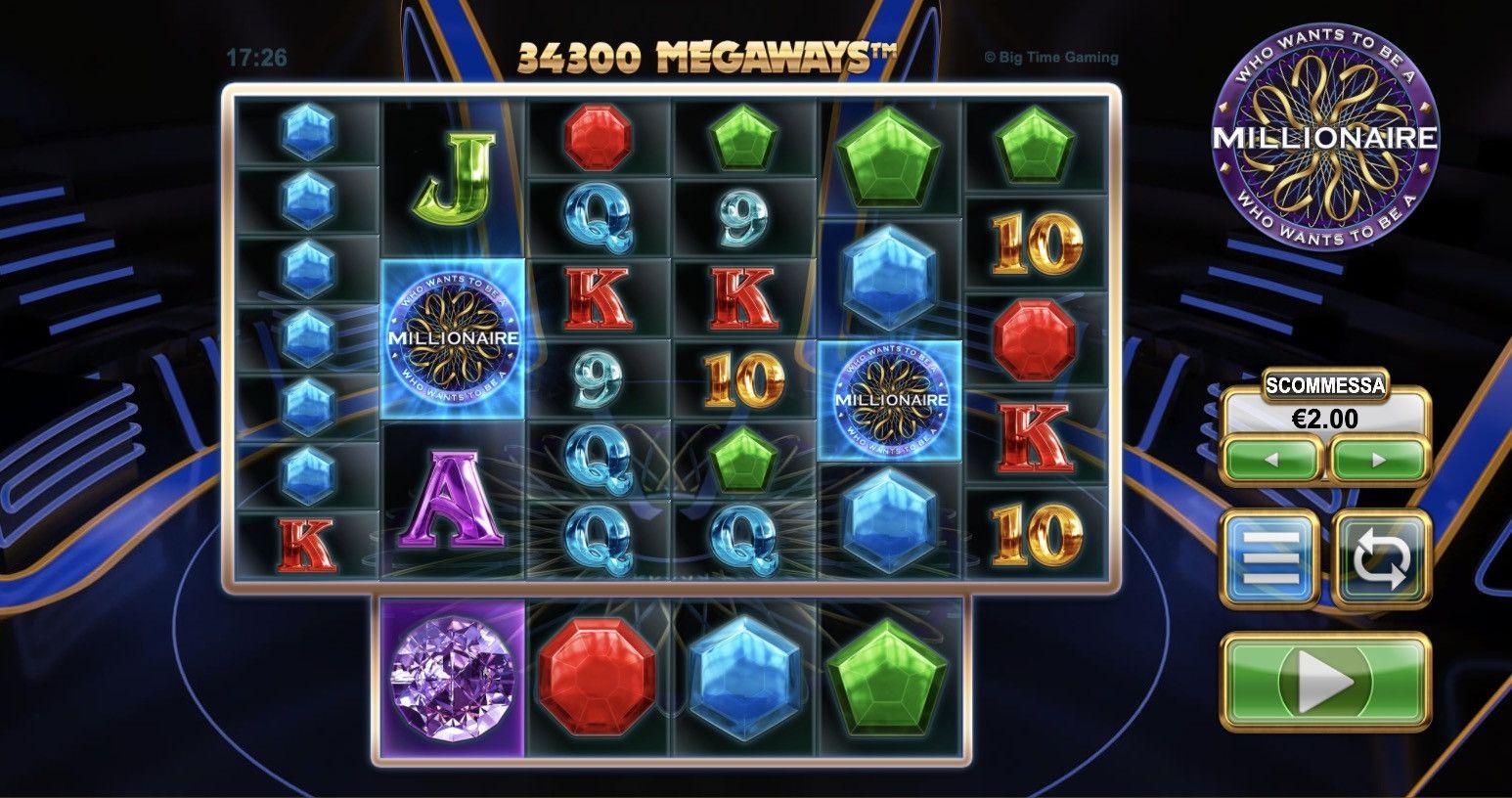This screenshot has height=798, width=1512.
Task: Activate the autoplay circular arrows button
Action: pos(1381,559)
